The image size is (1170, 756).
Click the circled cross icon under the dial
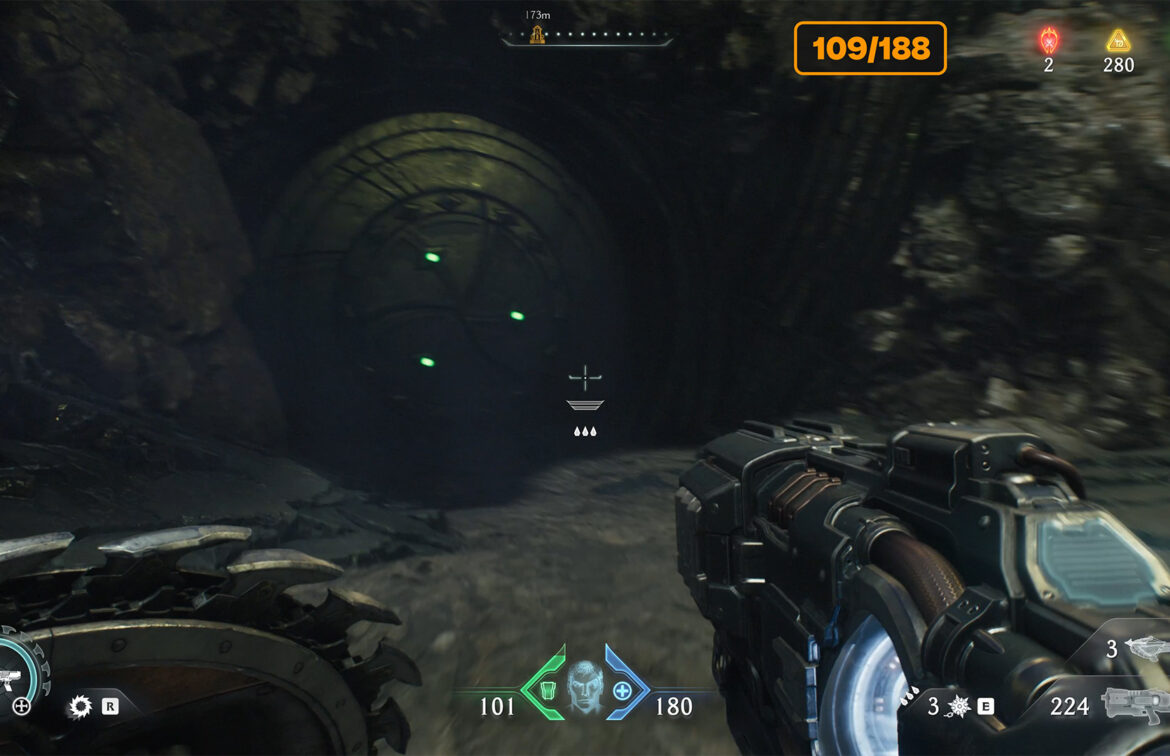[x=21, y=707]
